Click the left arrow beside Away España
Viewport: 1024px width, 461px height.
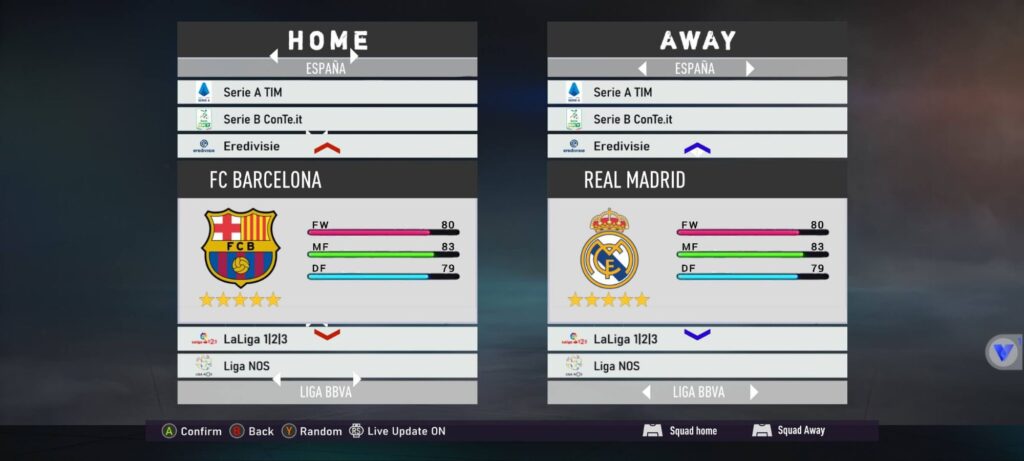pyautogui.click(x=643, y=69)
